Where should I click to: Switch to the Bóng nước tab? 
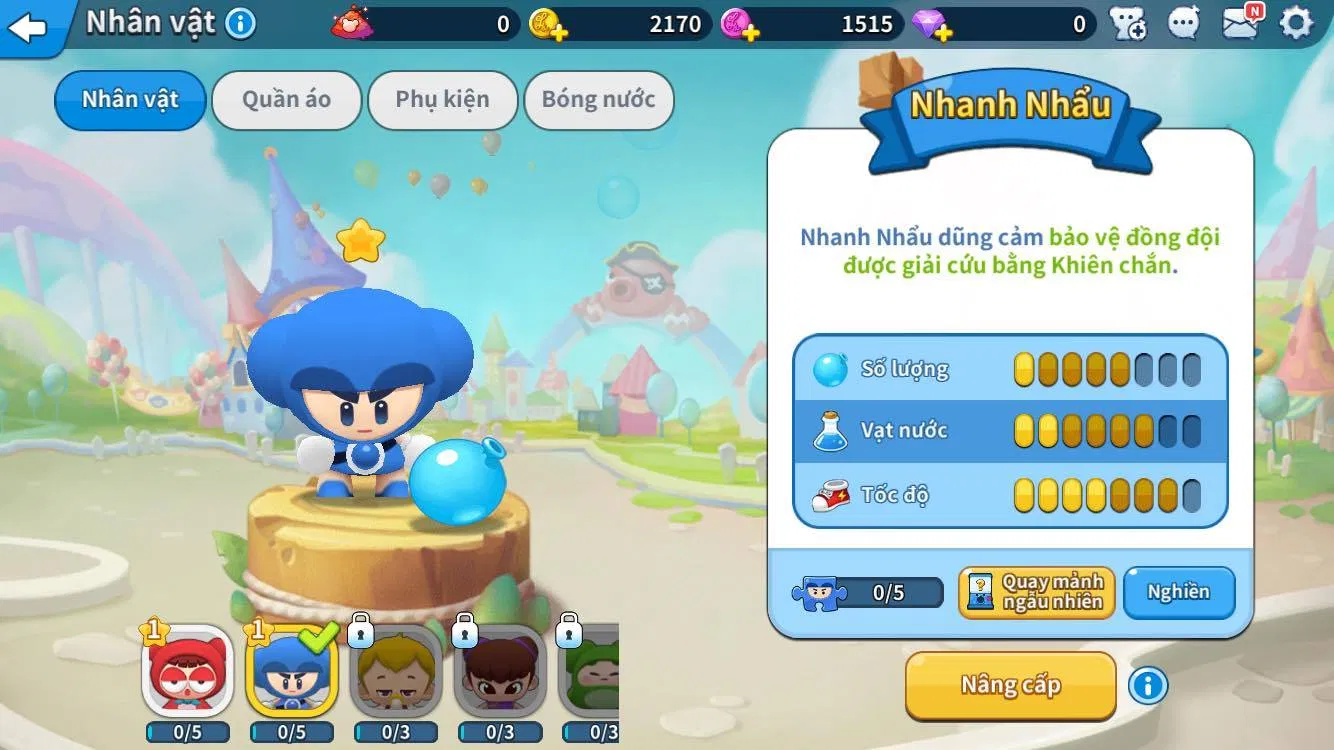tap(599, 100)
